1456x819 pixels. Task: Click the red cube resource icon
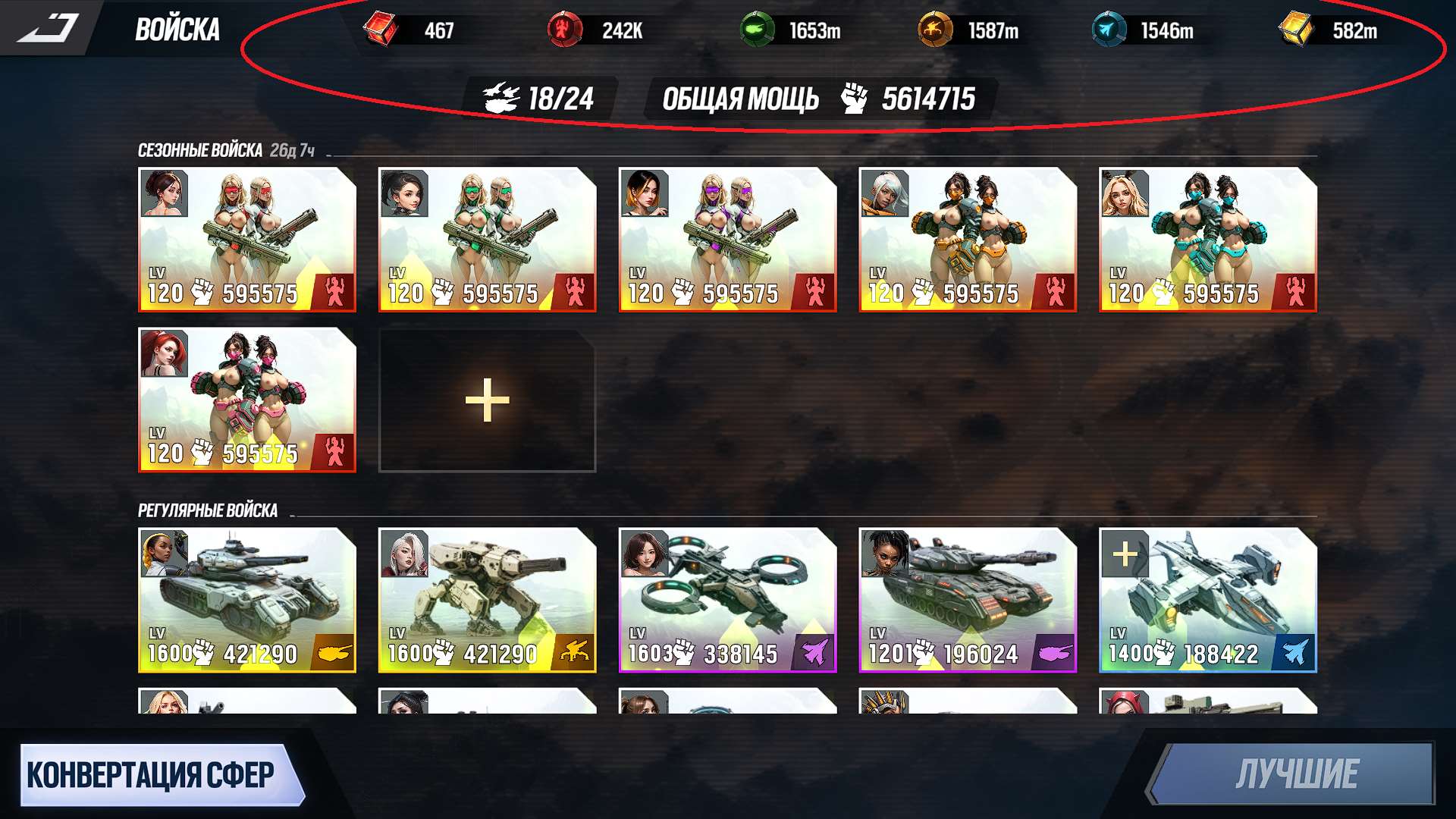[x=381, y=30]
